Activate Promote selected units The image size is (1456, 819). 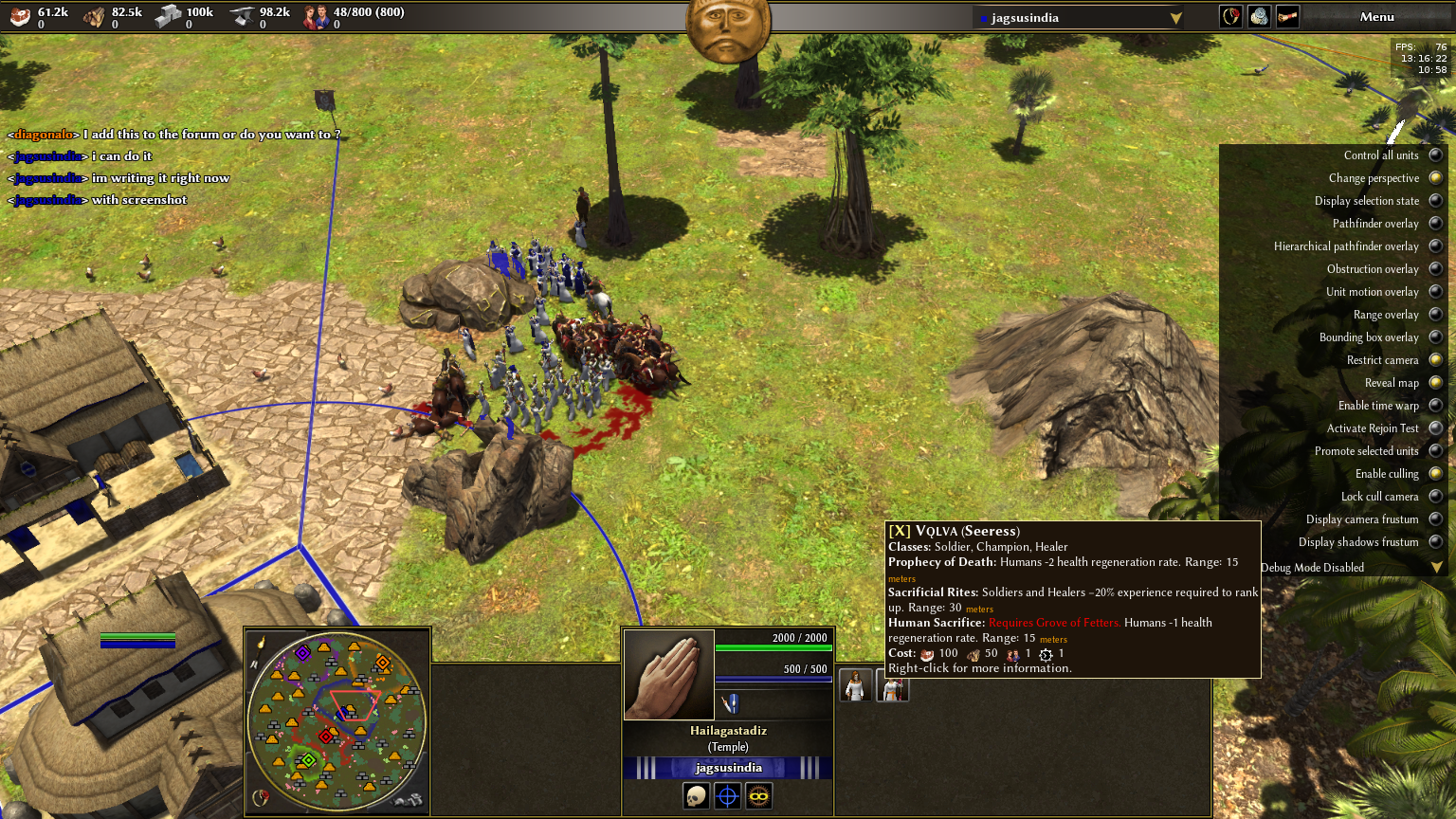1435,451
